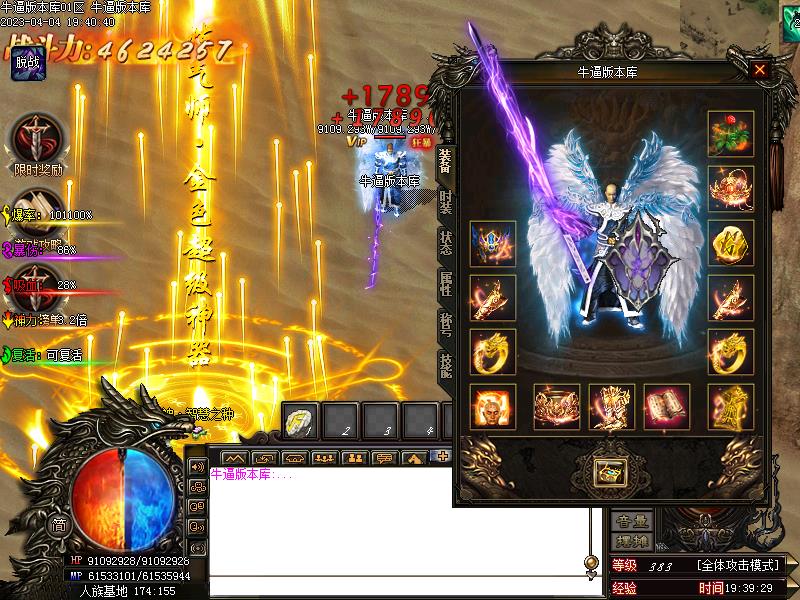Open the 技能 (skills) tab
Image resolution: width=800 pixels, height=600 pixels.
[446, 366]
